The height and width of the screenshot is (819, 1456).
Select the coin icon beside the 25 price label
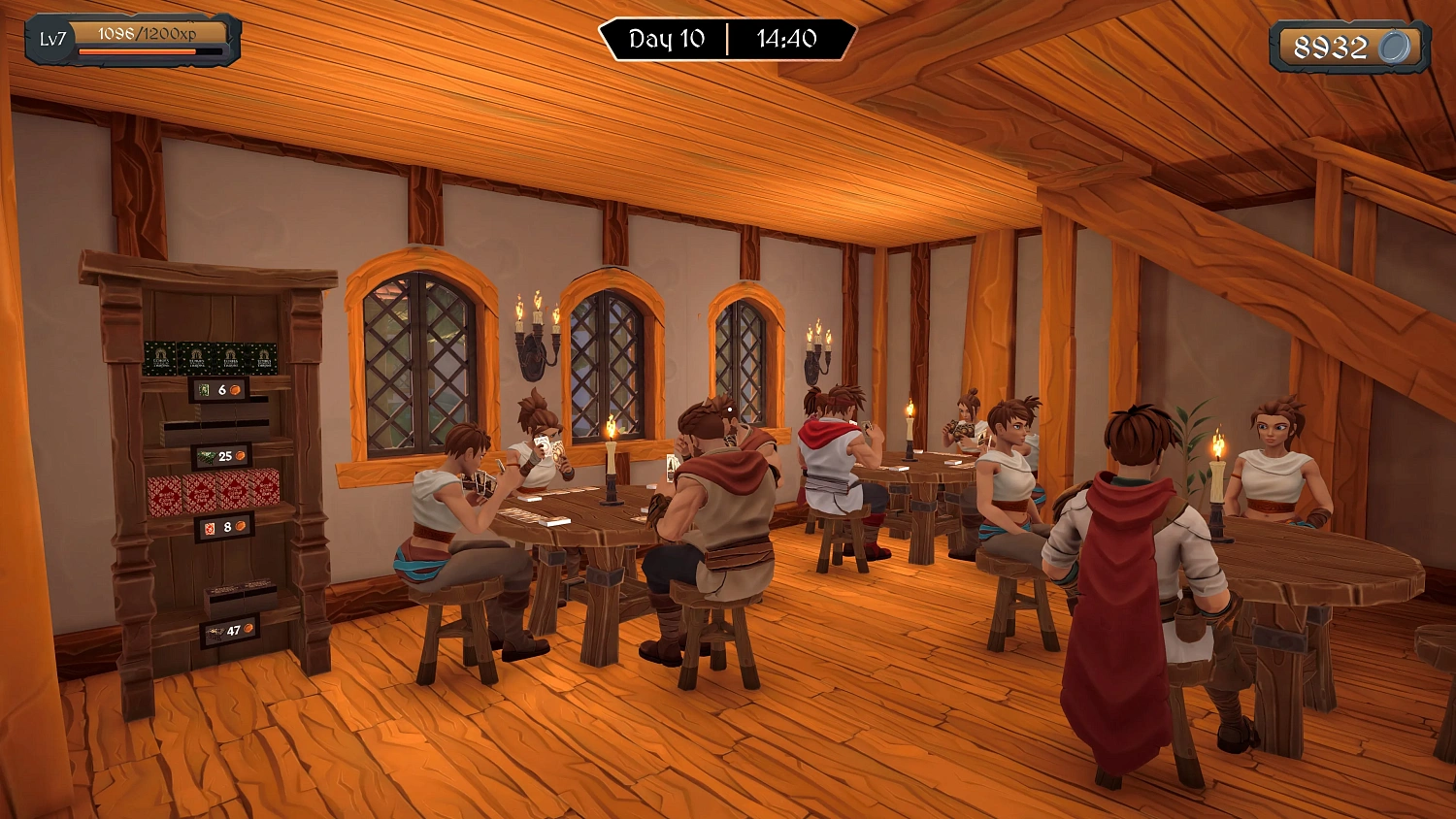[241, 455]
